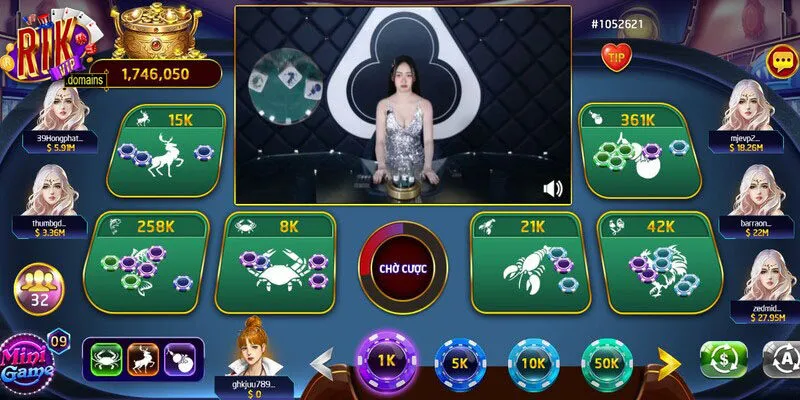
Task: Show previous chips with the left arrow
Action: pos(322,362)
